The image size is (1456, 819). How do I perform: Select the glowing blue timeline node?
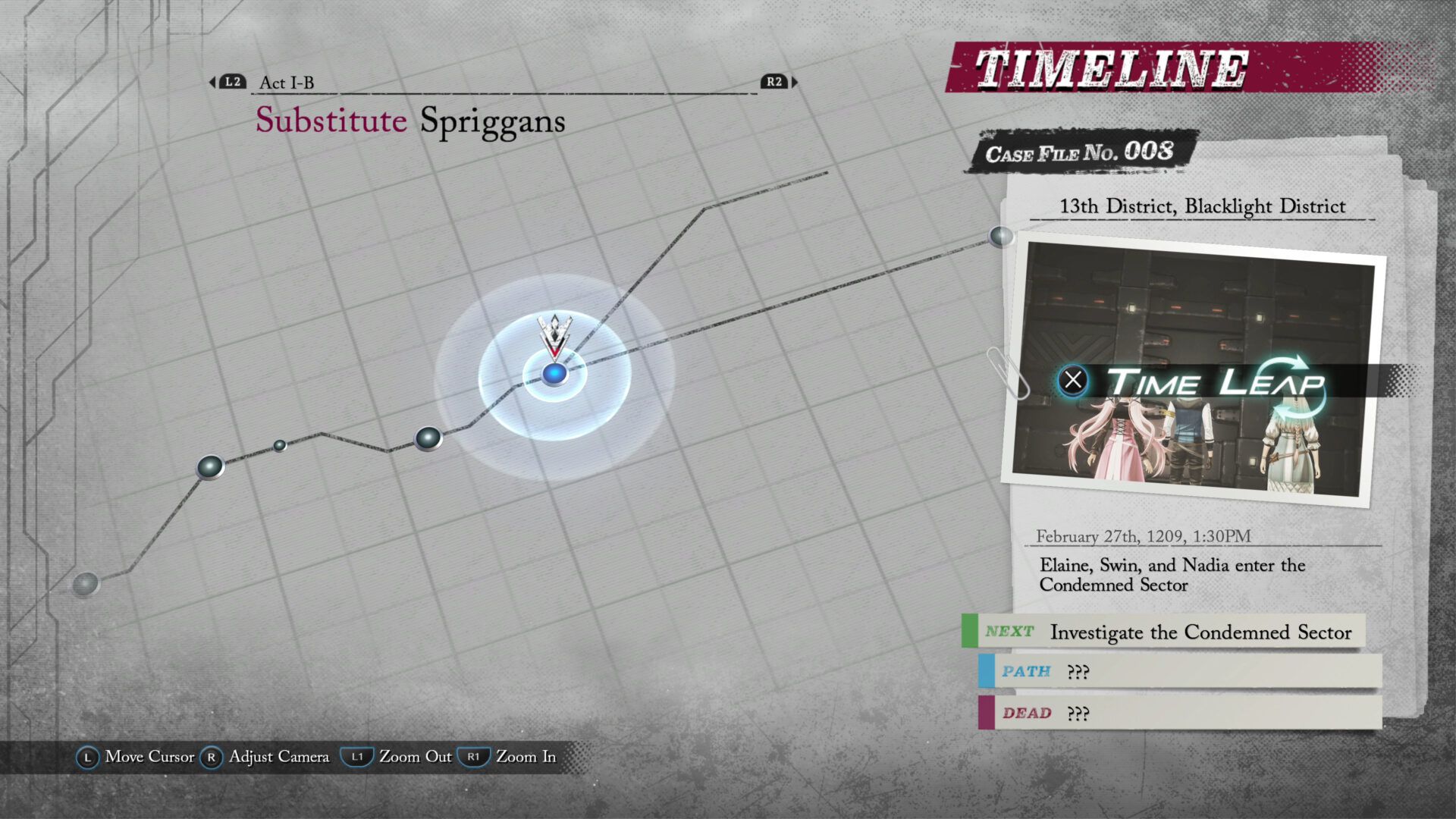click(554, 374)
